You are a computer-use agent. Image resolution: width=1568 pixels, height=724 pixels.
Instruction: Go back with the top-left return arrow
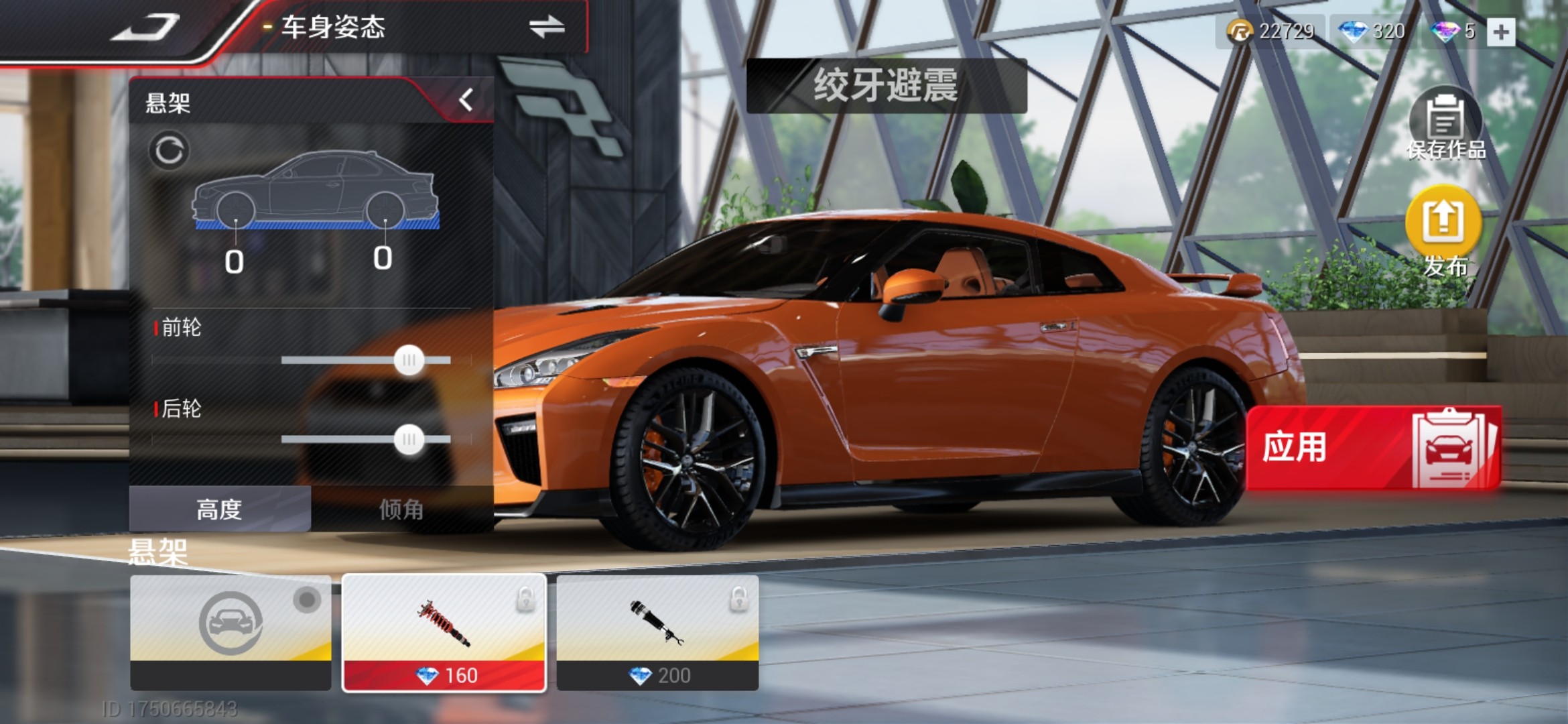coord(146,28)
